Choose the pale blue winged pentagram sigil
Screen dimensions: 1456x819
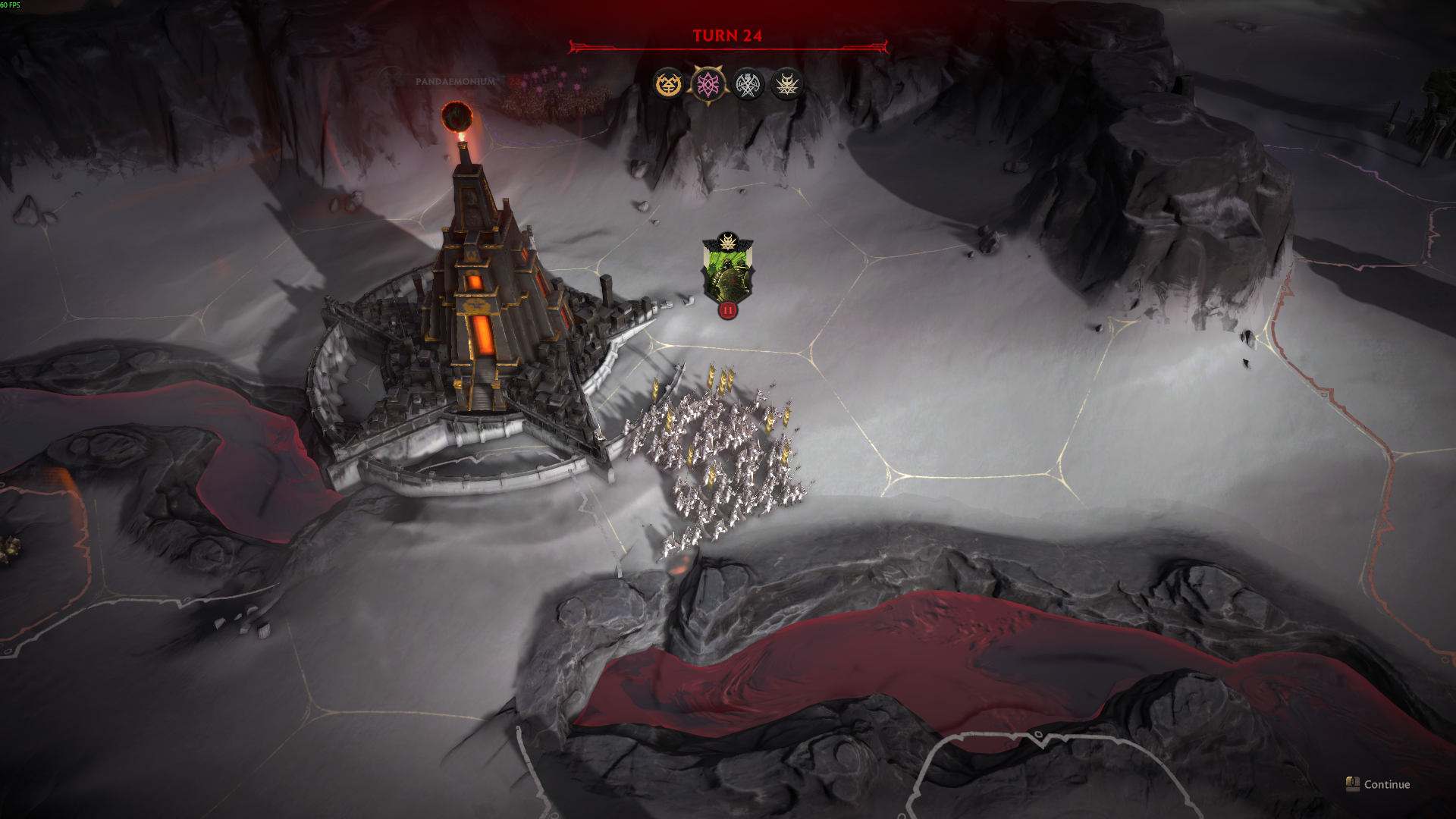(x=748, y=84)
